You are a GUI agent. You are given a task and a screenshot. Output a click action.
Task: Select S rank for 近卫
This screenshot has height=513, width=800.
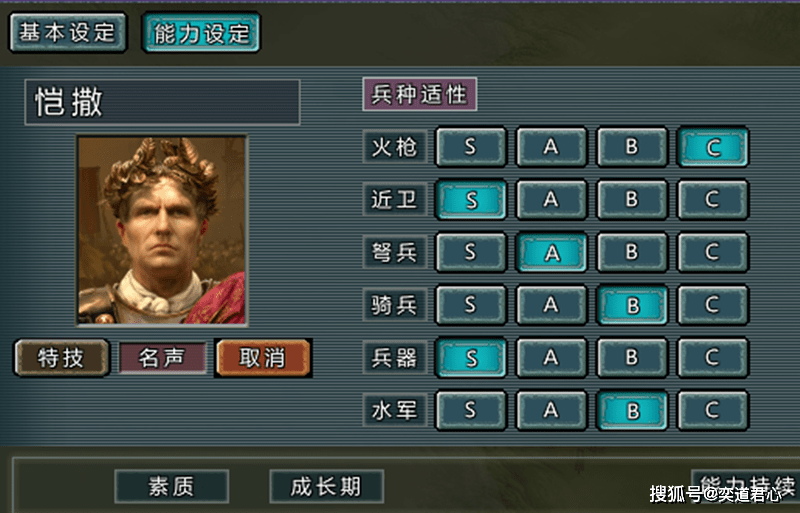470,199
